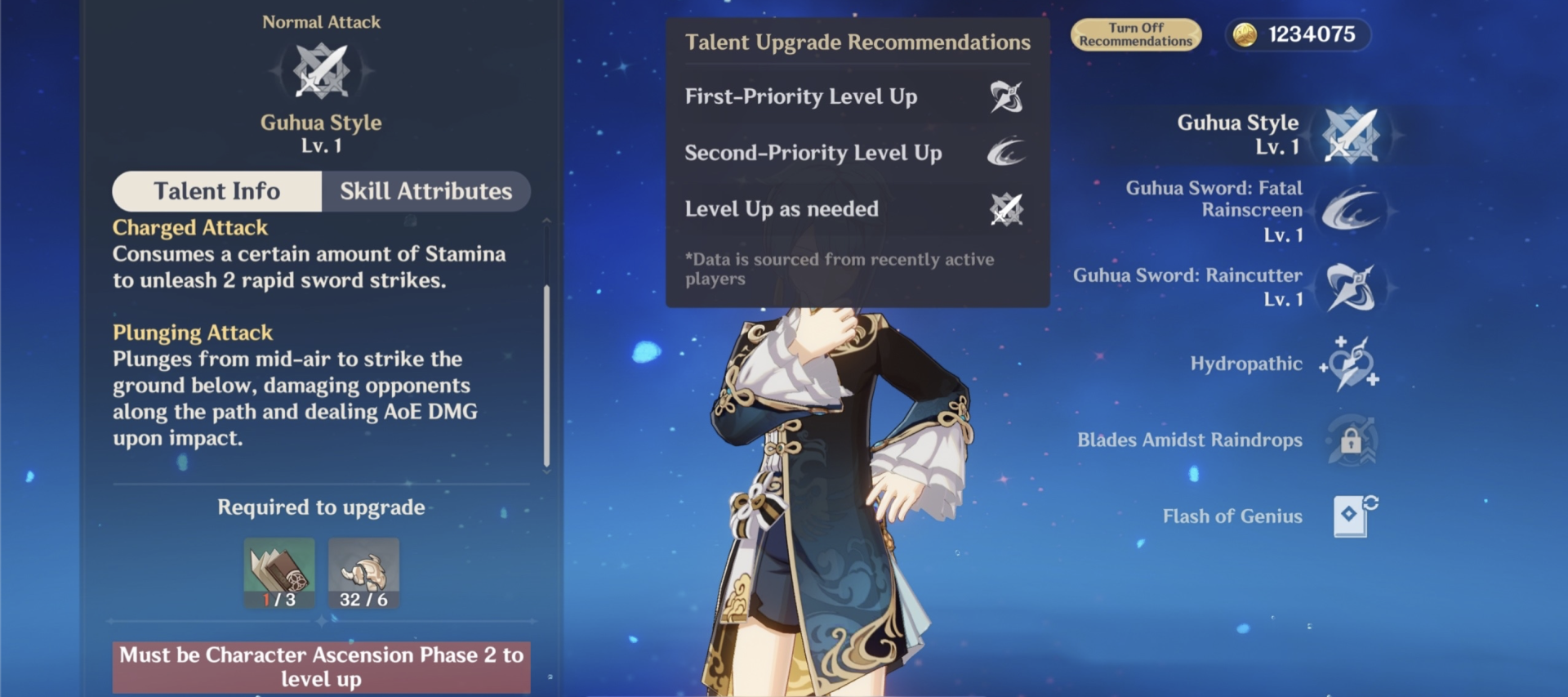Click the Second-Priority Level Up row
This screenshot has height=697, width=1568.
pyautogui.click(x=856, y=153)
